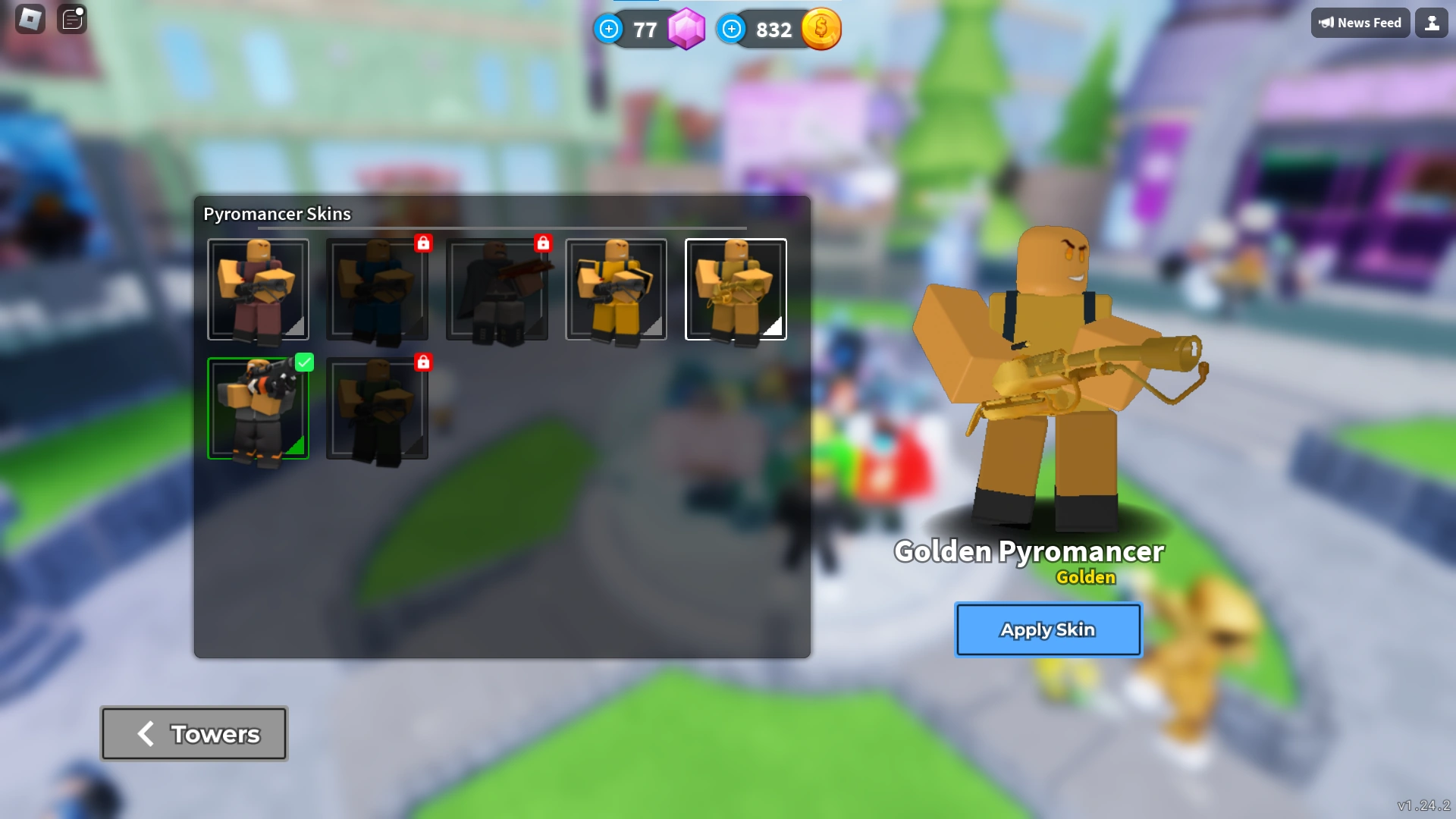Click the Golden rarity label under the skin name
1456x819 pixels.
1086,577
